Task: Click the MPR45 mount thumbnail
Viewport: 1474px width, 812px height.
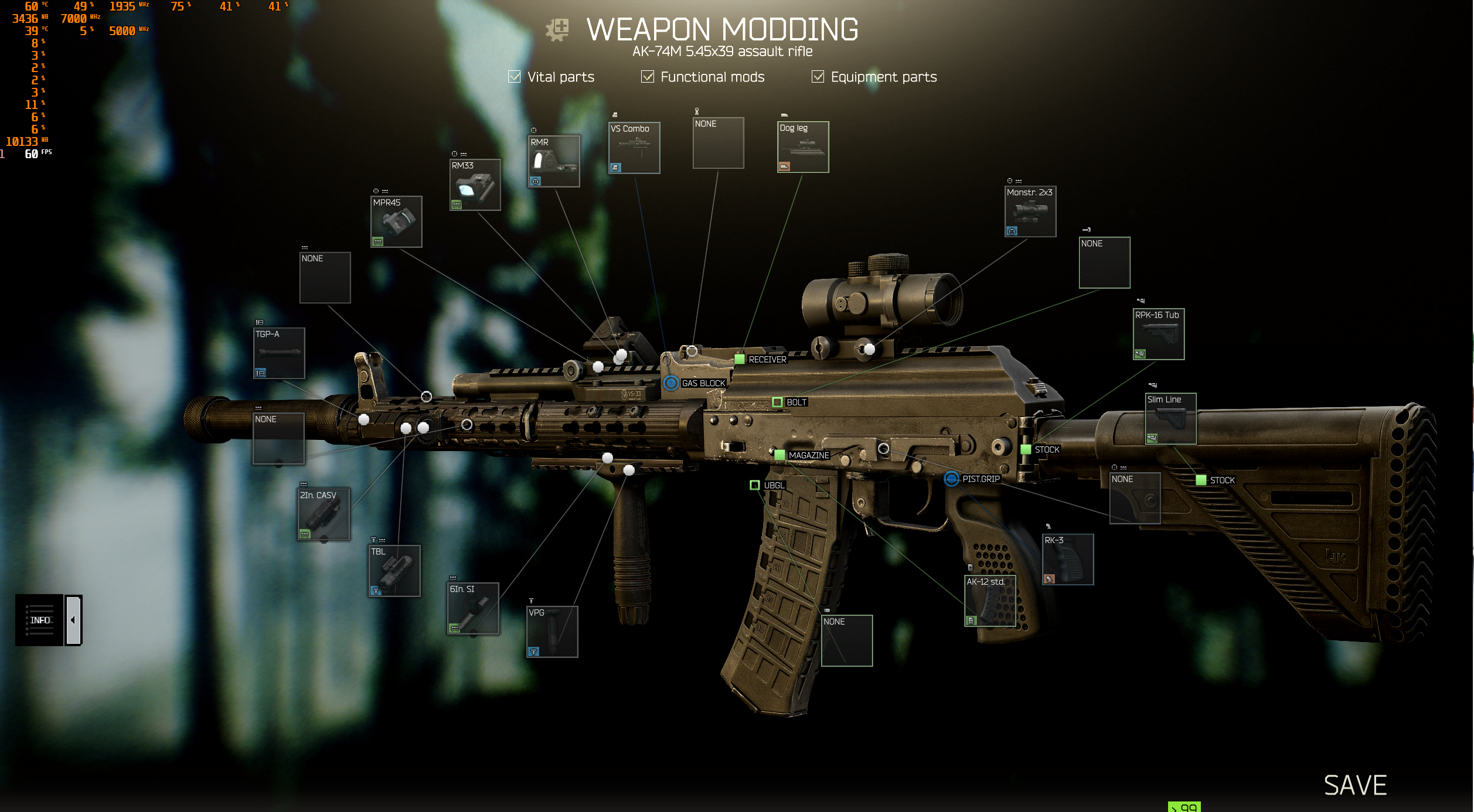Action: 396,221
